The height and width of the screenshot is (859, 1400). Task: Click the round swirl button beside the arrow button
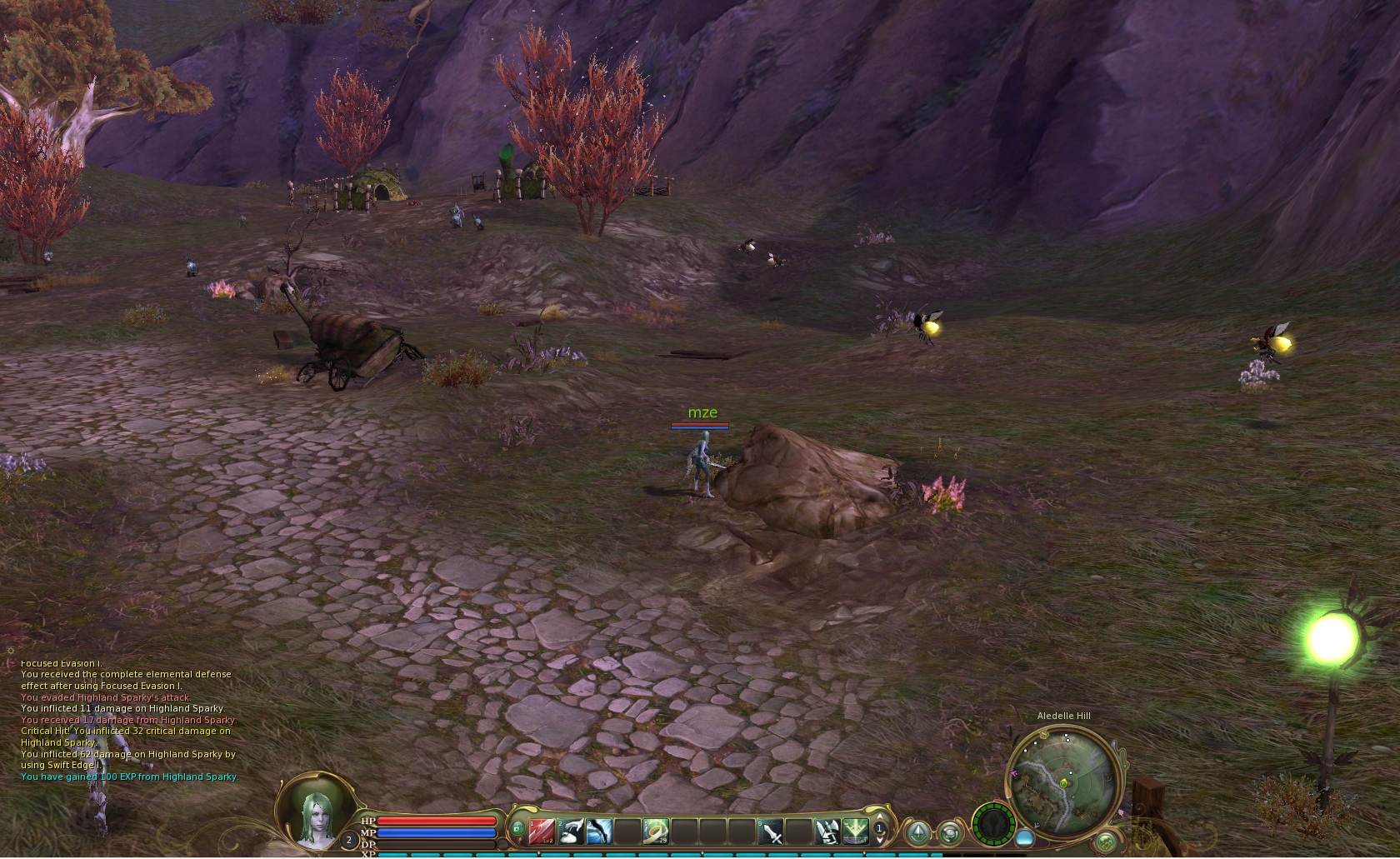[949, 832]
